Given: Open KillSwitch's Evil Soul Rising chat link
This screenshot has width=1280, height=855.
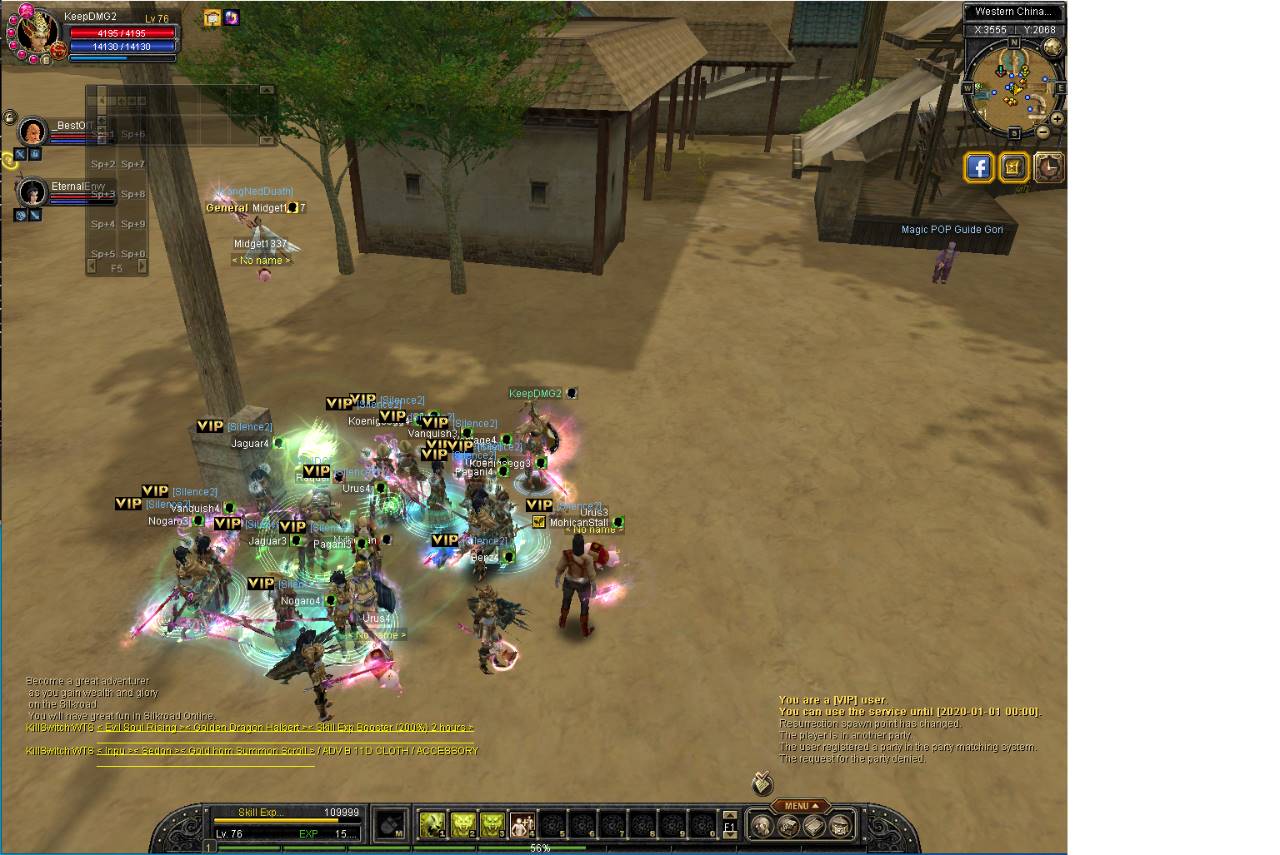Looking at the screenshot, I should click(x=148, y=727).
